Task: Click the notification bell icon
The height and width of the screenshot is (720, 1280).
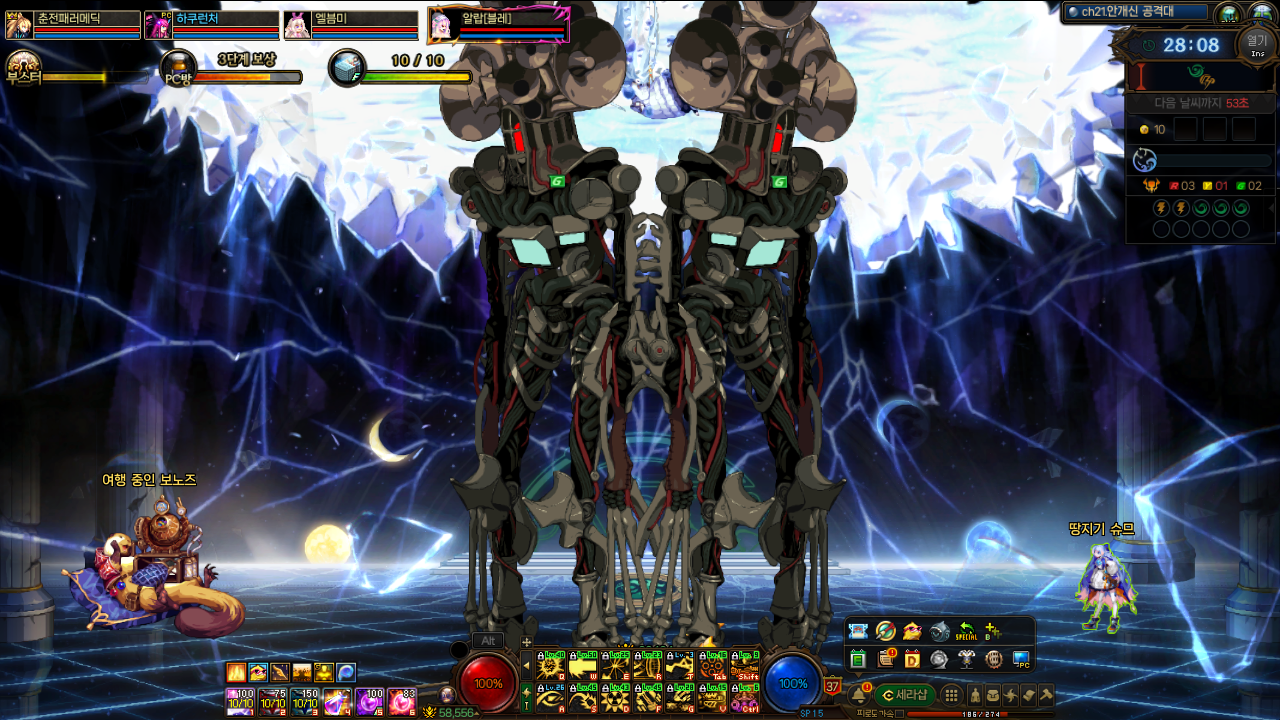Action: click(x=859, y=695)
